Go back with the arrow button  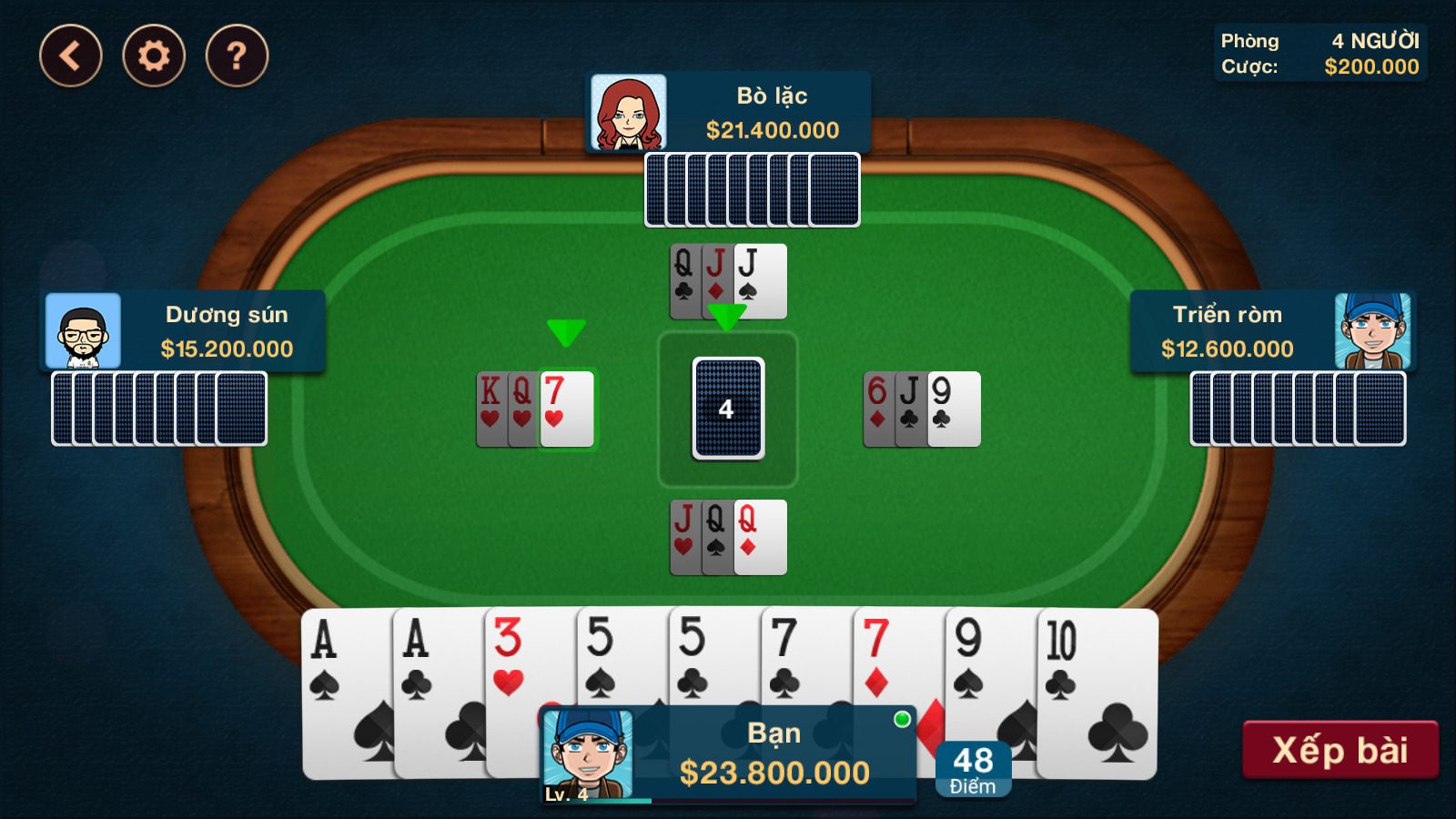(x=71, y=56)
